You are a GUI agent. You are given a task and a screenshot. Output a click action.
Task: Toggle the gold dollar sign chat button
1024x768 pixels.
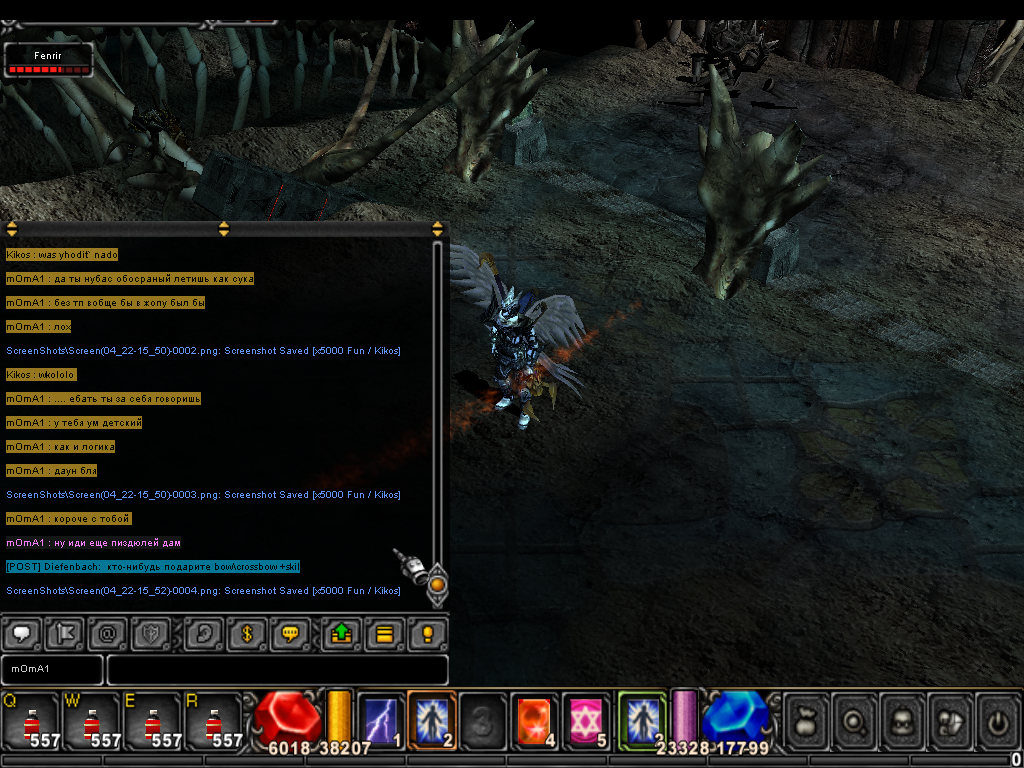point(246,634)
